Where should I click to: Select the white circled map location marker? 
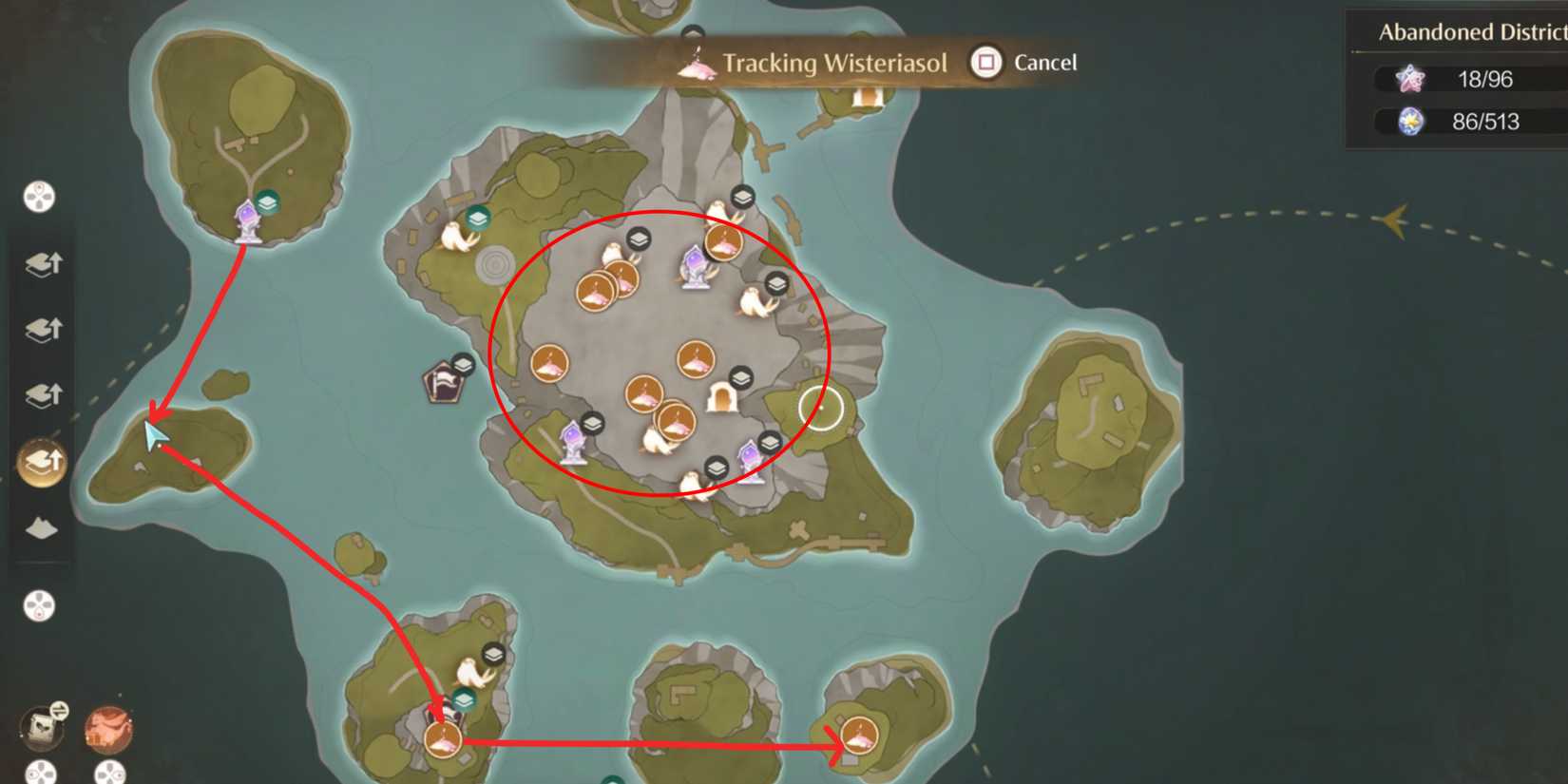(820, 405)
